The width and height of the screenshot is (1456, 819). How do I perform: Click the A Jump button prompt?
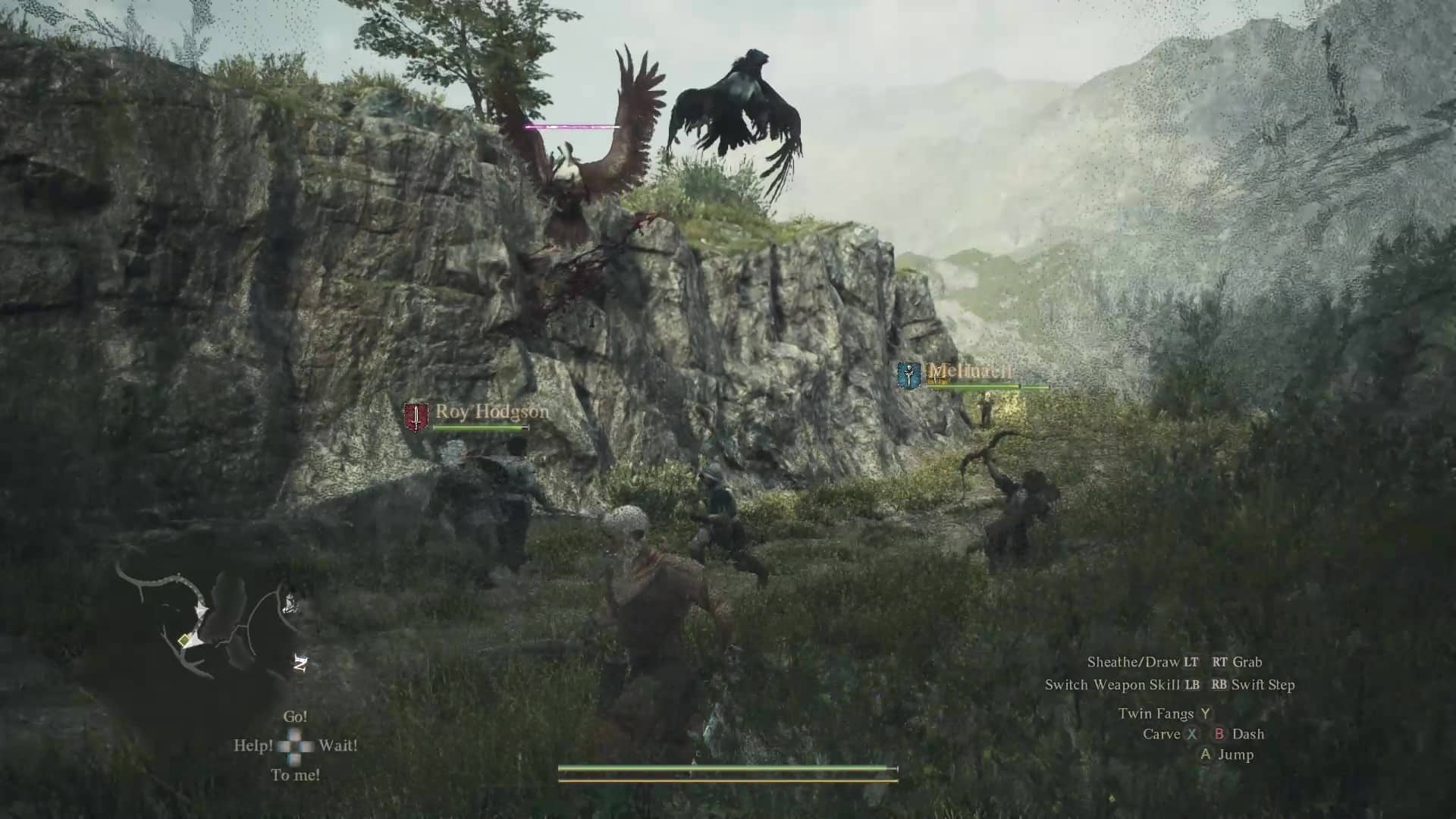coord(1227,755)
